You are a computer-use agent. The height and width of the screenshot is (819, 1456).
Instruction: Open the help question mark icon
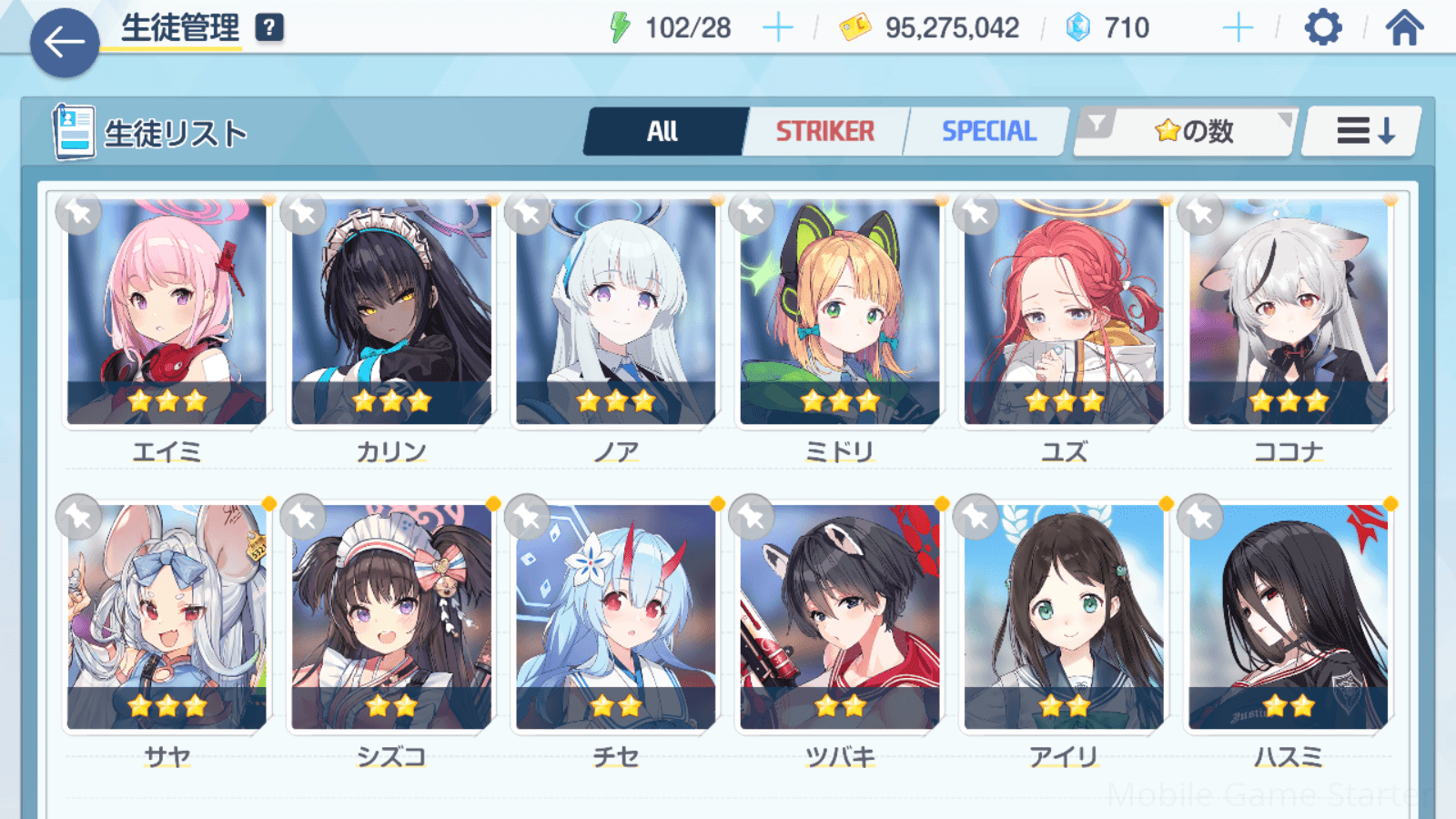tap(268, 28)
